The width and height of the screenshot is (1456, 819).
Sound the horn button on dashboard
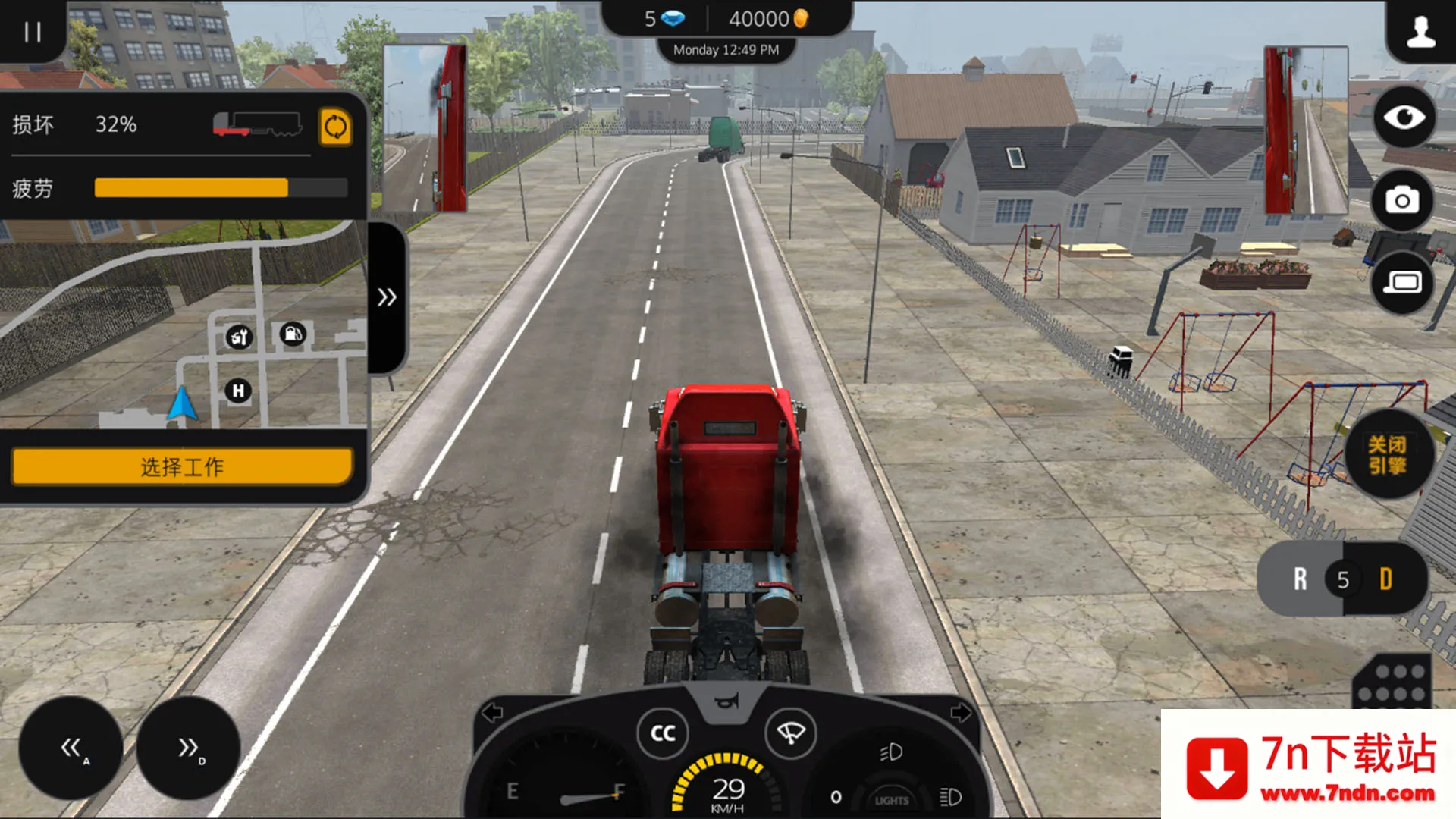(726, 702)
